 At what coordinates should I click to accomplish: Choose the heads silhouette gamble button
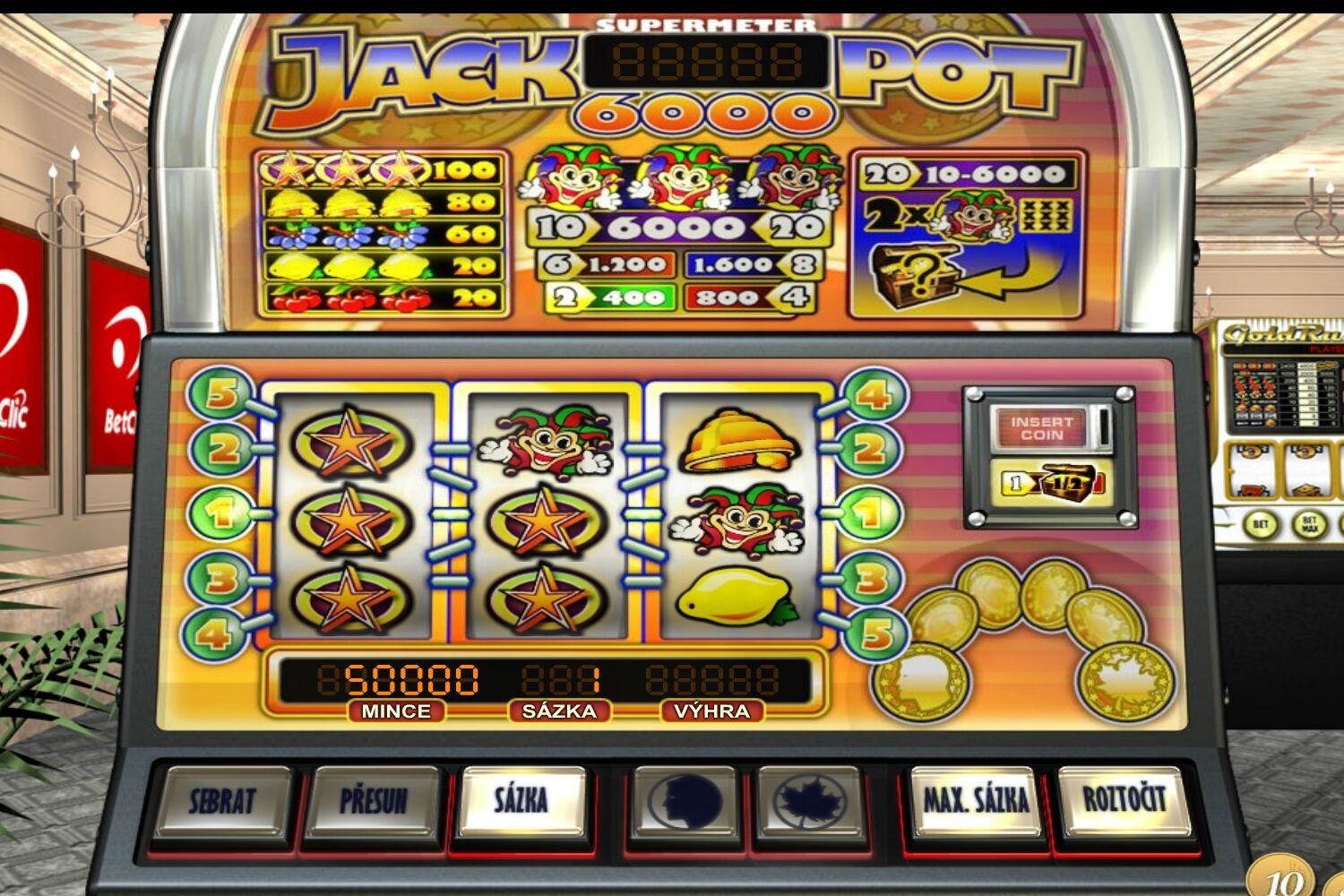685,800
